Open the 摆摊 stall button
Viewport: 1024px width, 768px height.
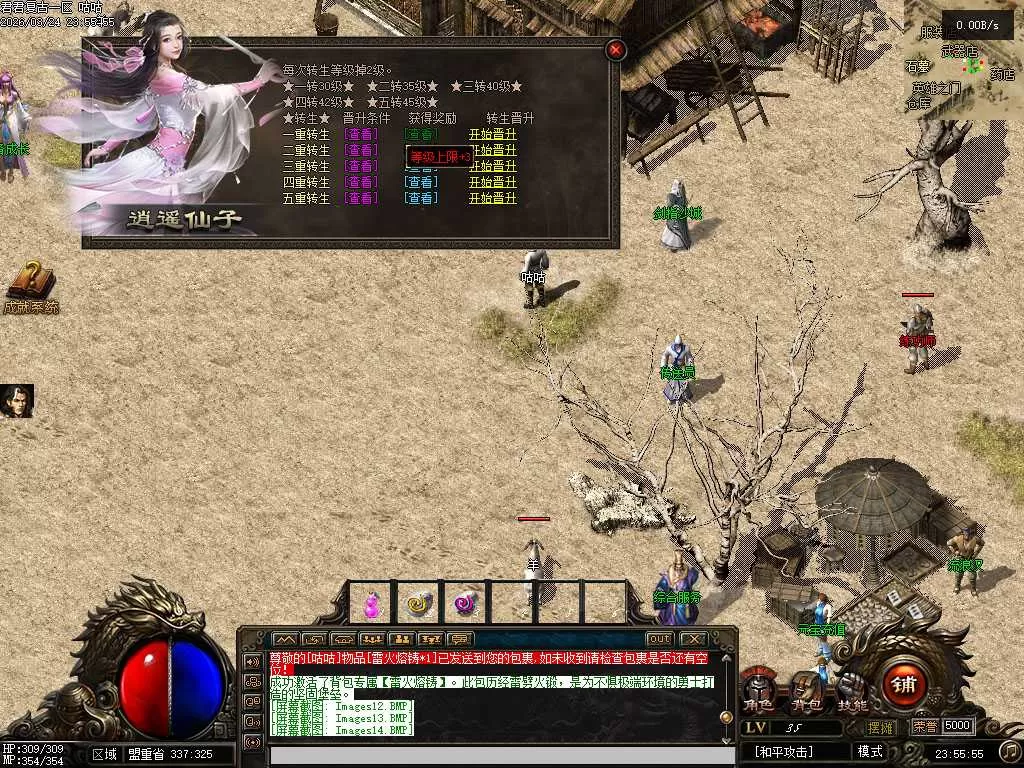[x=882, y=726]
